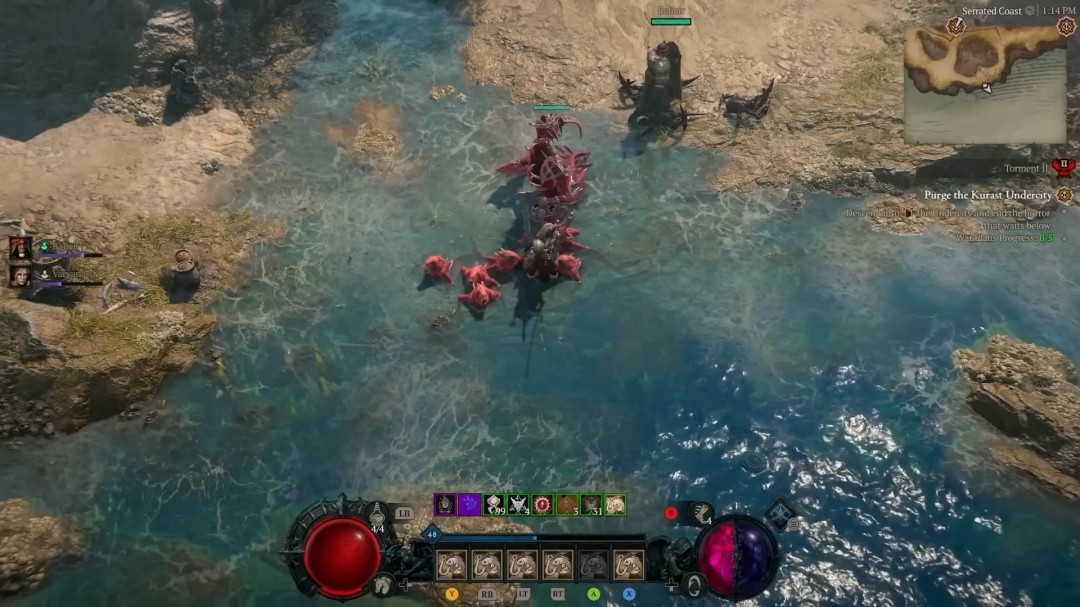The image size is (1080, 607).
Task: Click the red circular buff icon
Action: (x=542, y=505)
